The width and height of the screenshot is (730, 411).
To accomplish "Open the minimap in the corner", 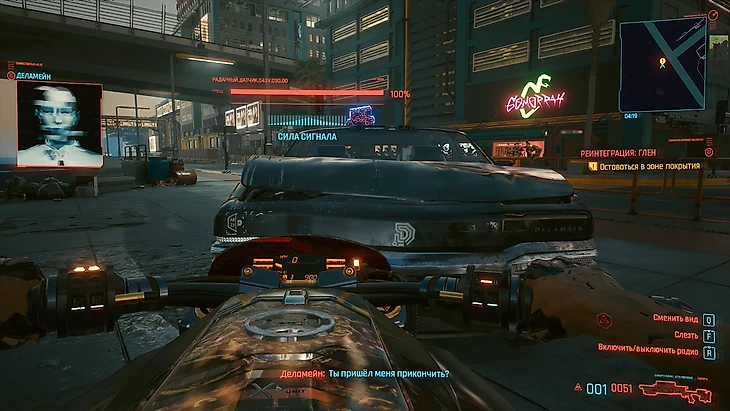I will (663, 63).
